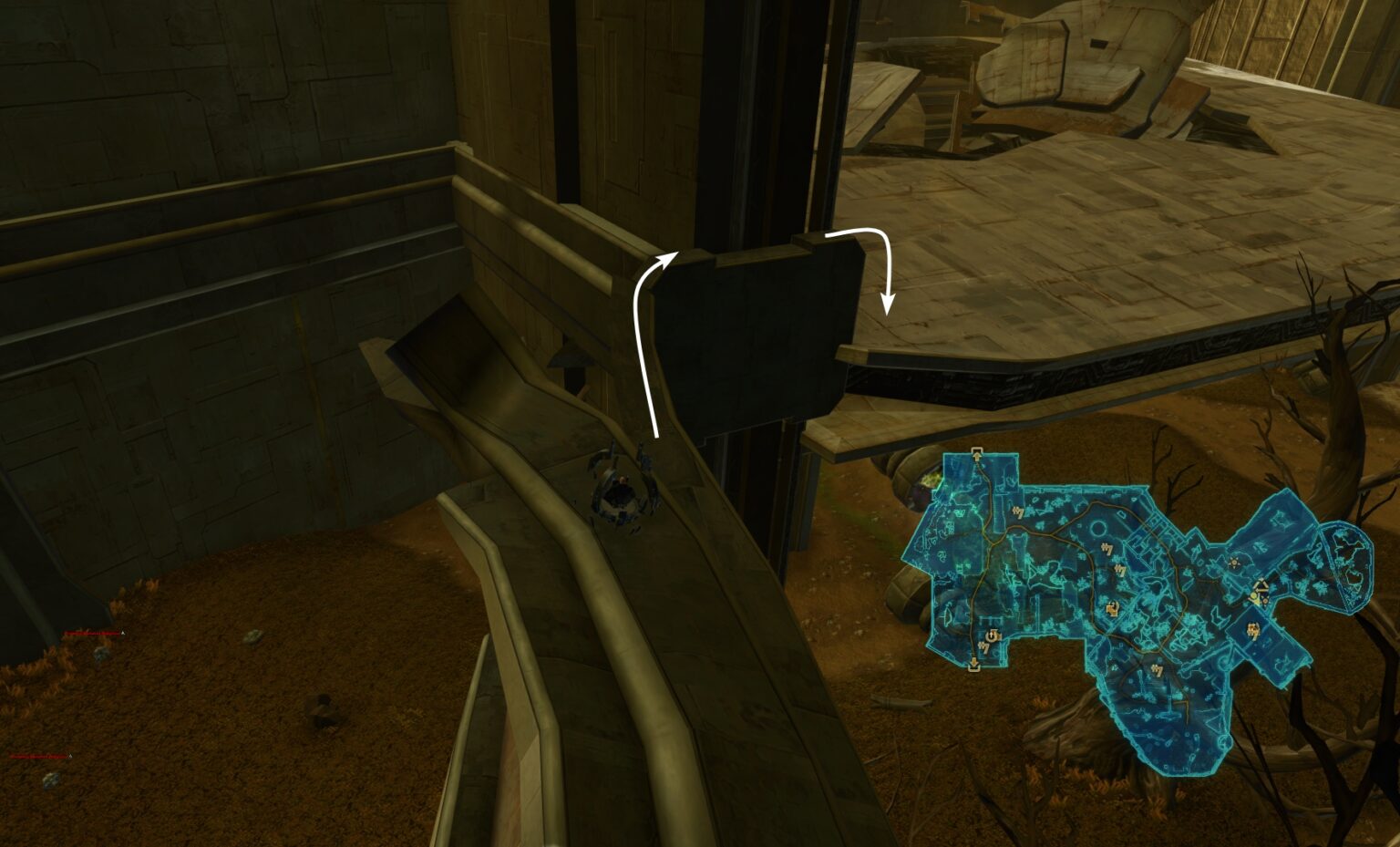Select the speeder taxi icon near the map's top-left
This screenshot has width=1400, height=847.
(1018, 511)
